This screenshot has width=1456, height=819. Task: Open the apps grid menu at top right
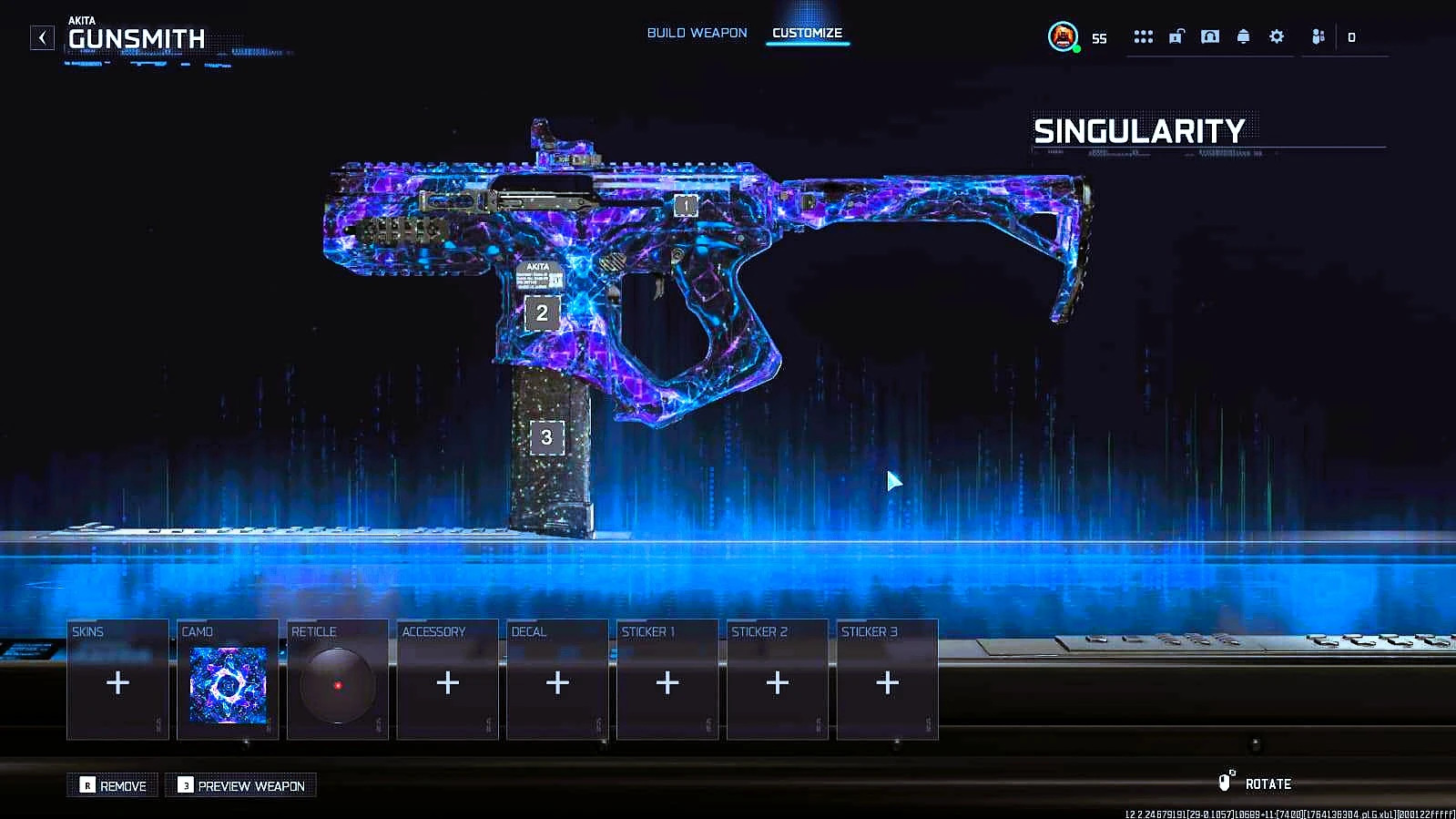[1143, 36]
